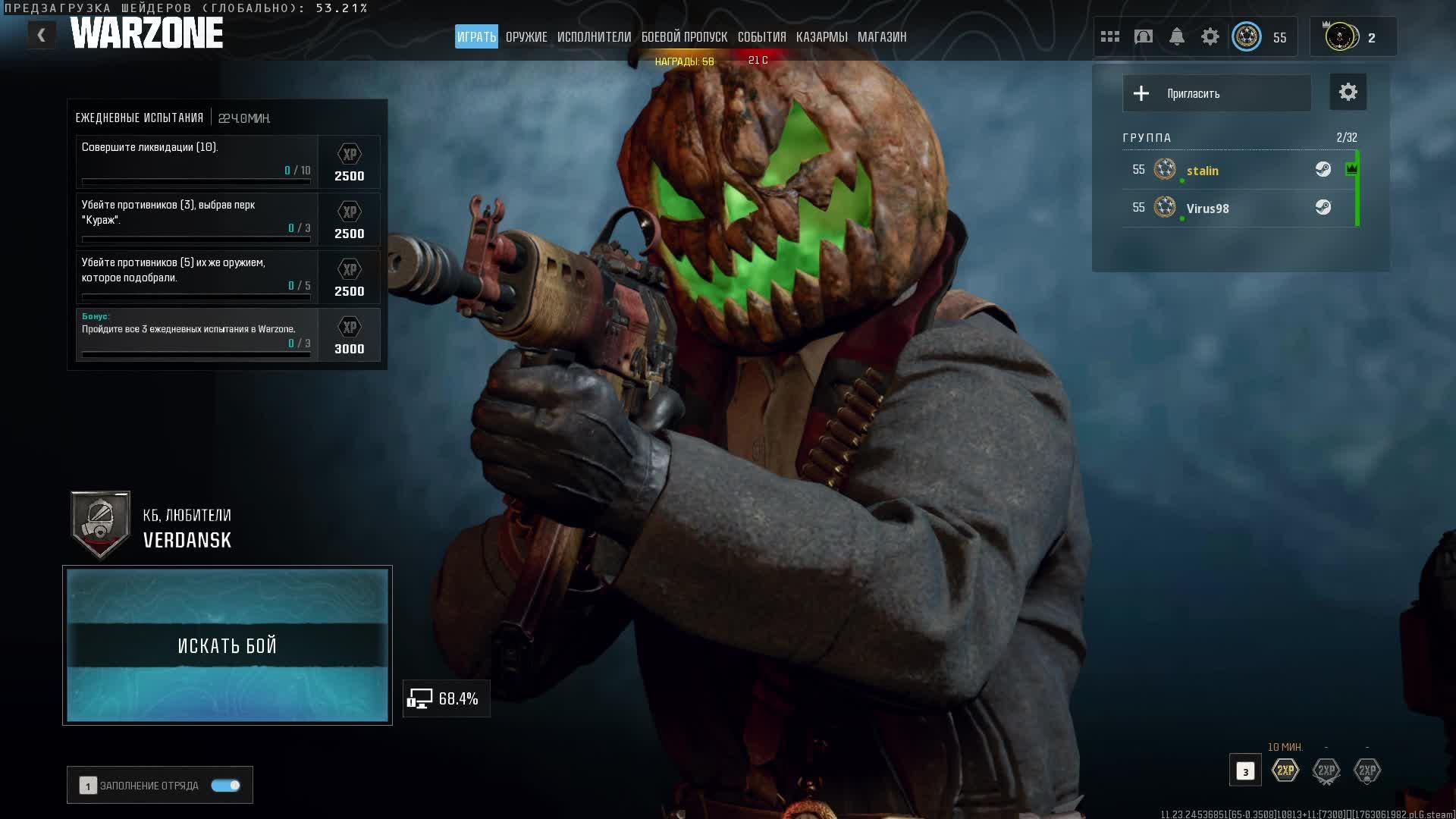Go back with the arrow beside WARZONE logo

coord(42,35)
